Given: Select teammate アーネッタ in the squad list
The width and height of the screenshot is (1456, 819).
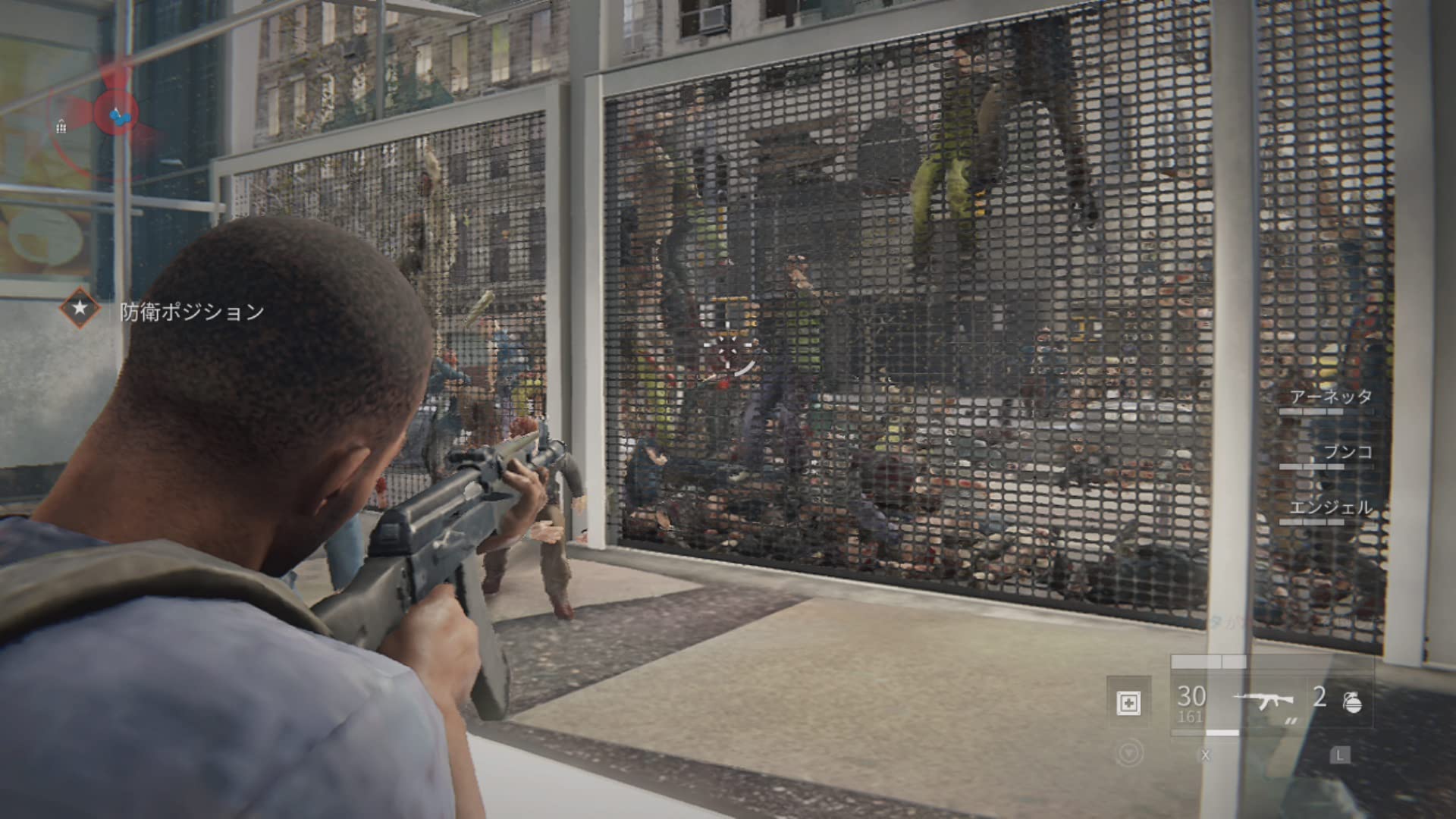Looking at the screenshot, I should click(1330, 397).
